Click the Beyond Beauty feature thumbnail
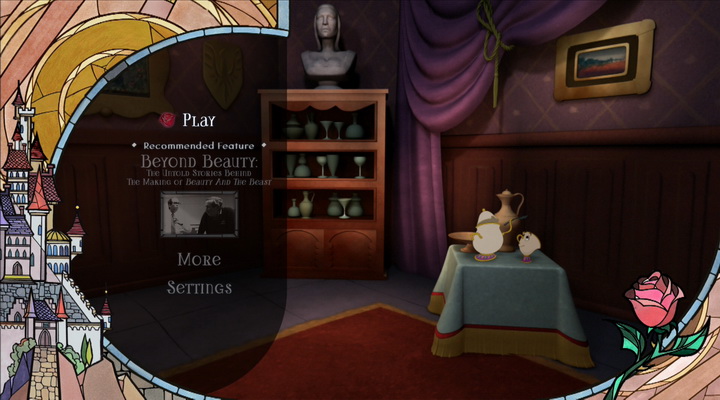 [x=199, y=214]
